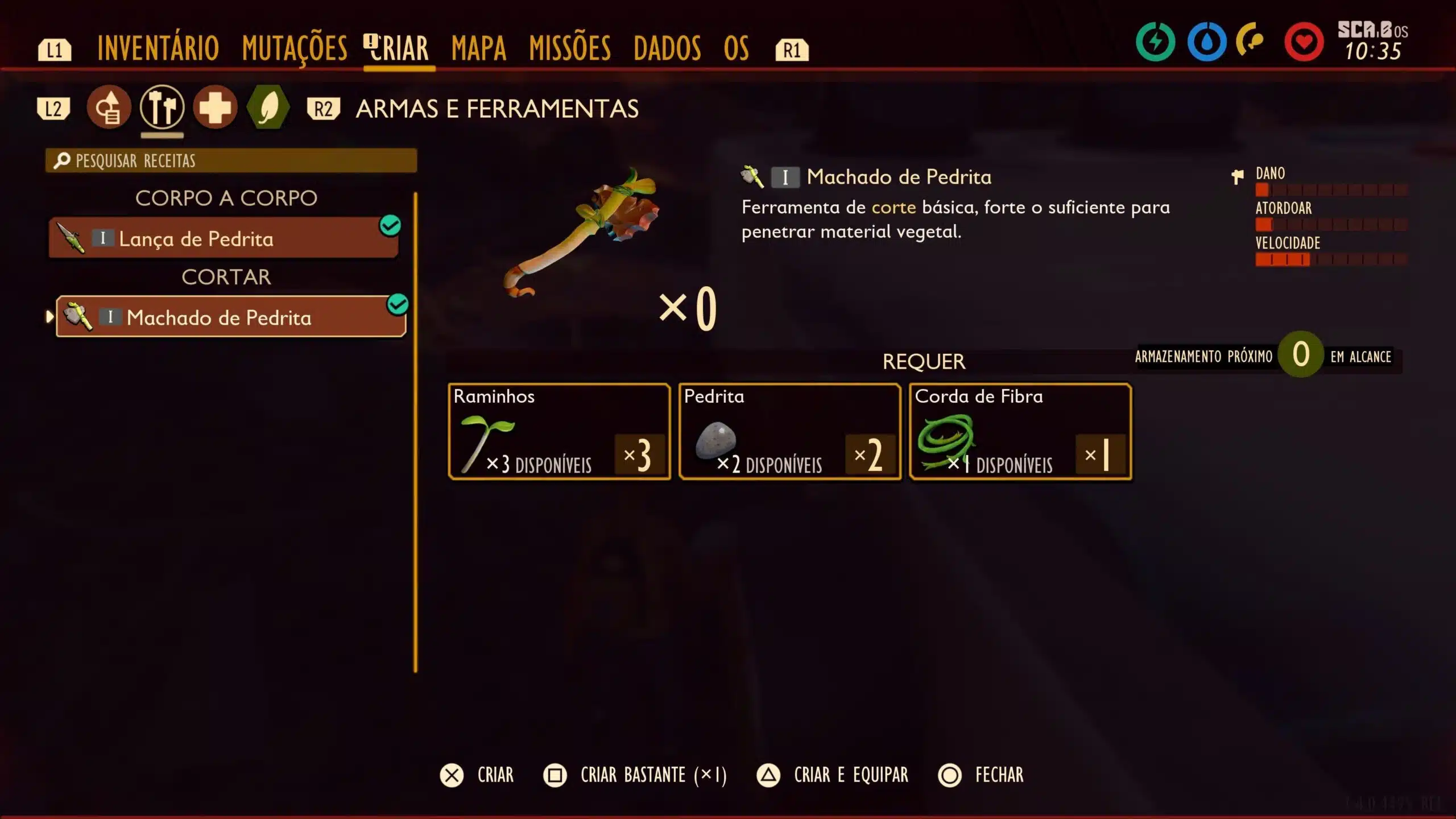The width and height of the screenshot is (1456, 819).
Task: Click the Corda de Fibra ingredient slot
Action: tap(1020, 432)
